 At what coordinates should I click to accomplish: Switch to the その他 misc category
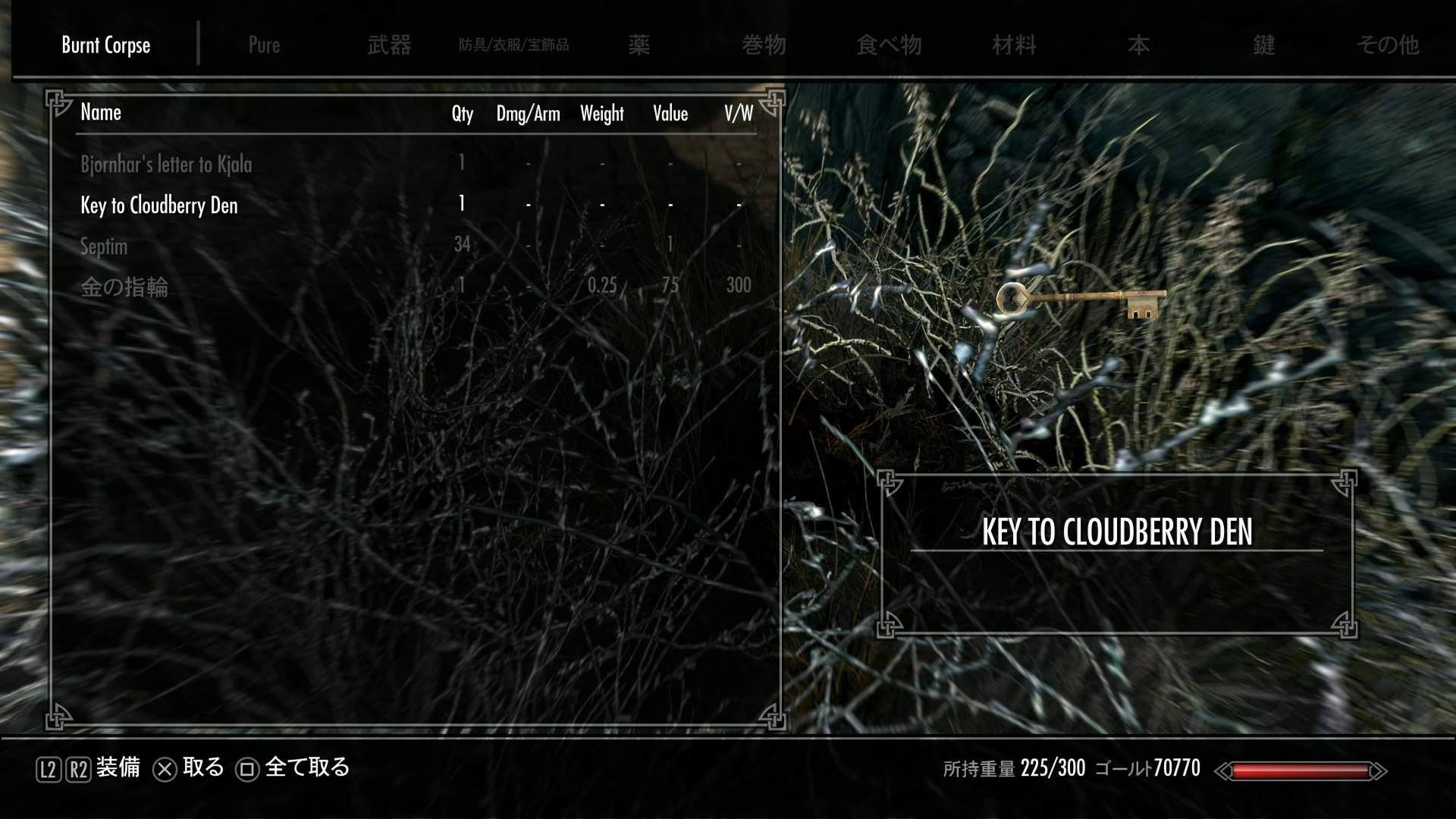pos(1388,45)
